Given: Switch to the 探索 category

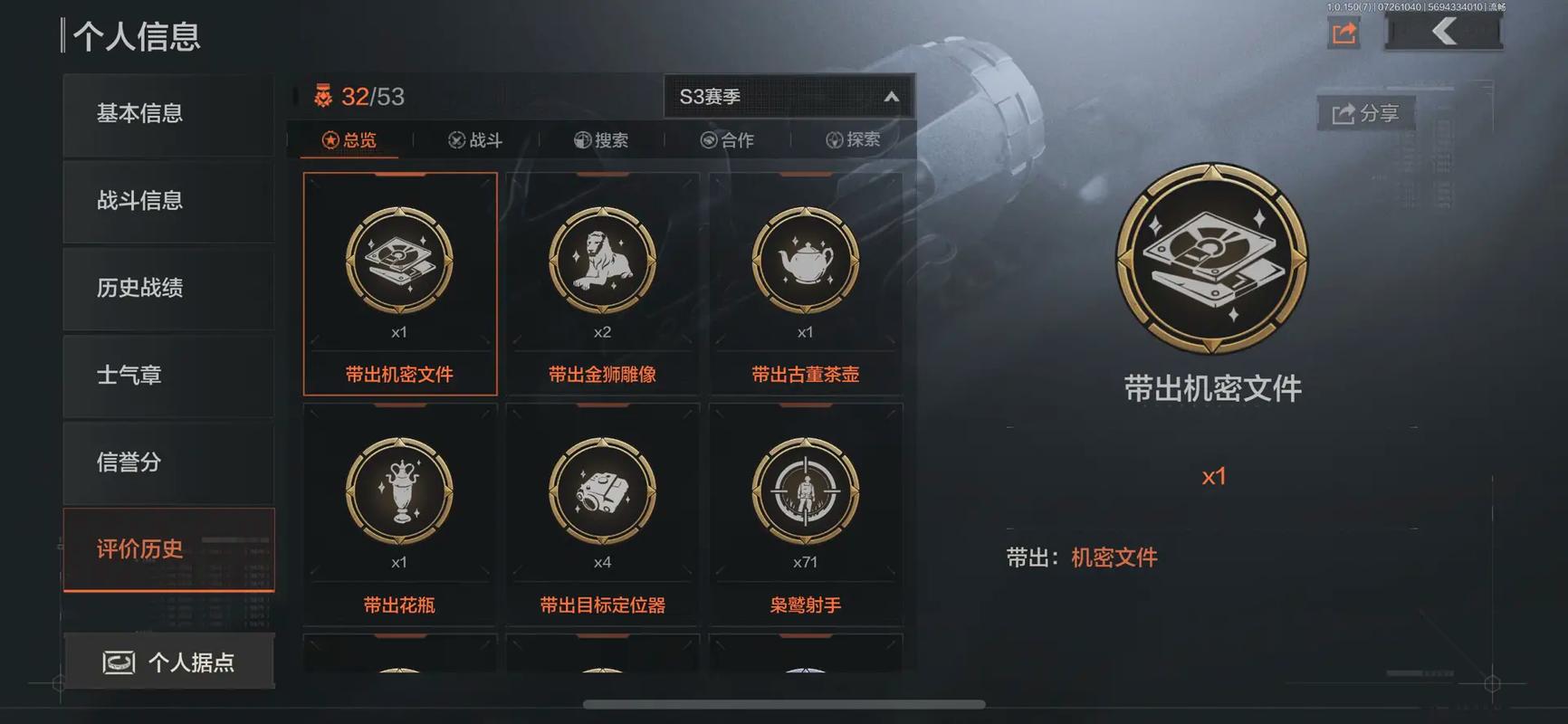Looking at the screenshot, I should tap(851, 138).
